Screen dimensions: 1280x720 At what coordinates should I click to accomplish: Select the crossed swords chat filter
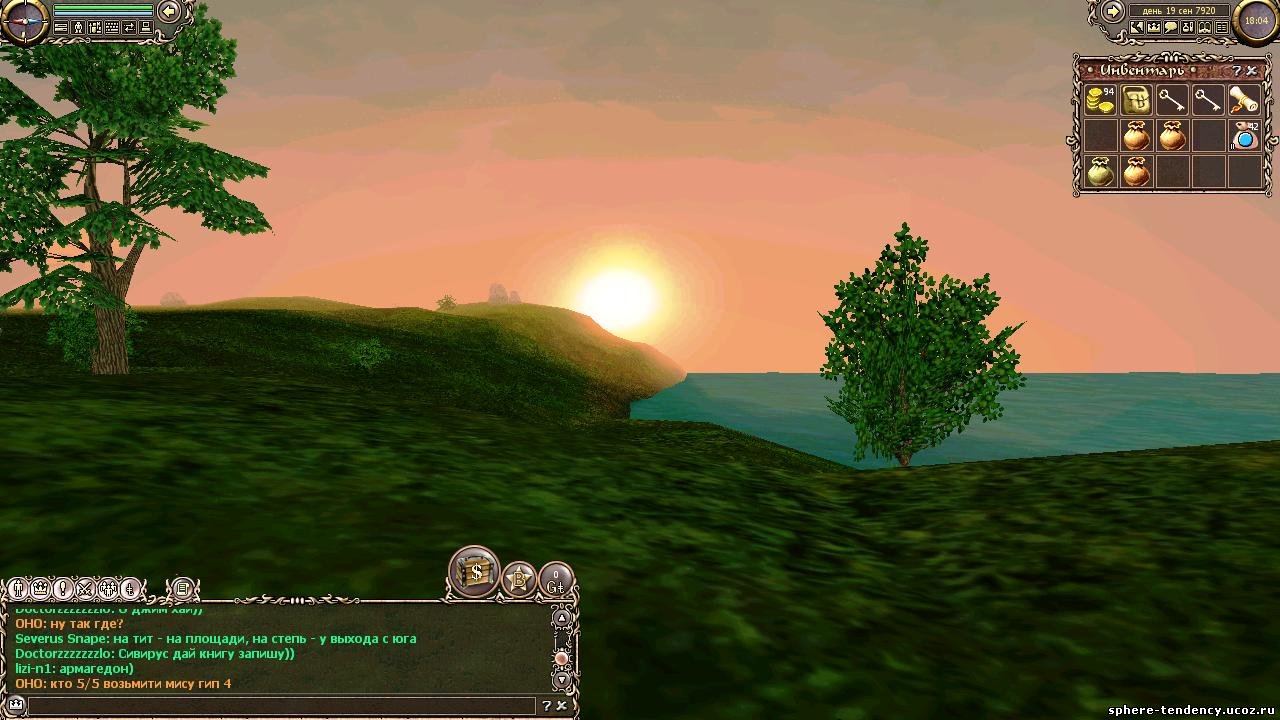86,589
